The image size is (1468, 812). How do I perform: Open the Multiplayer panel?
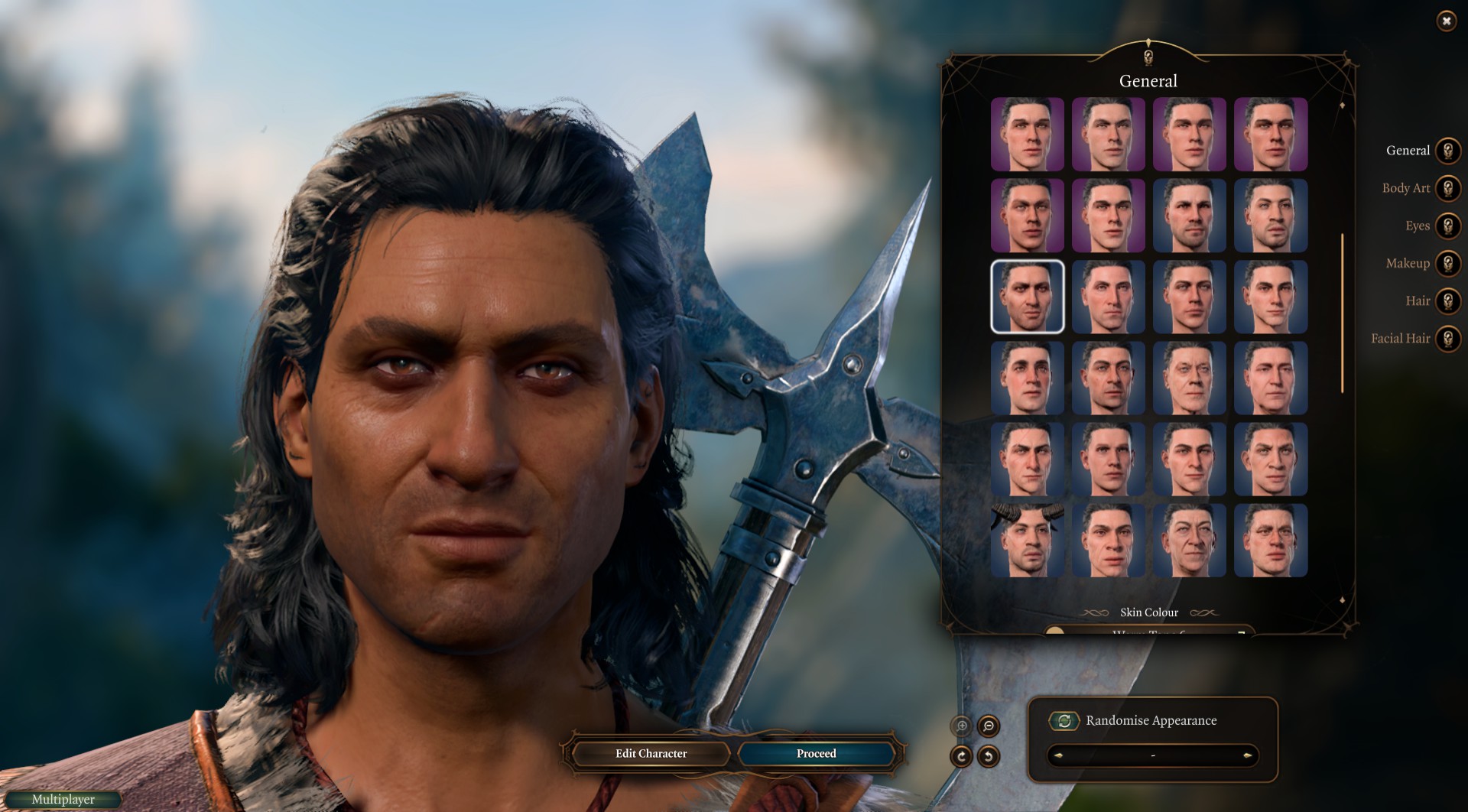(x=63, y=799)
